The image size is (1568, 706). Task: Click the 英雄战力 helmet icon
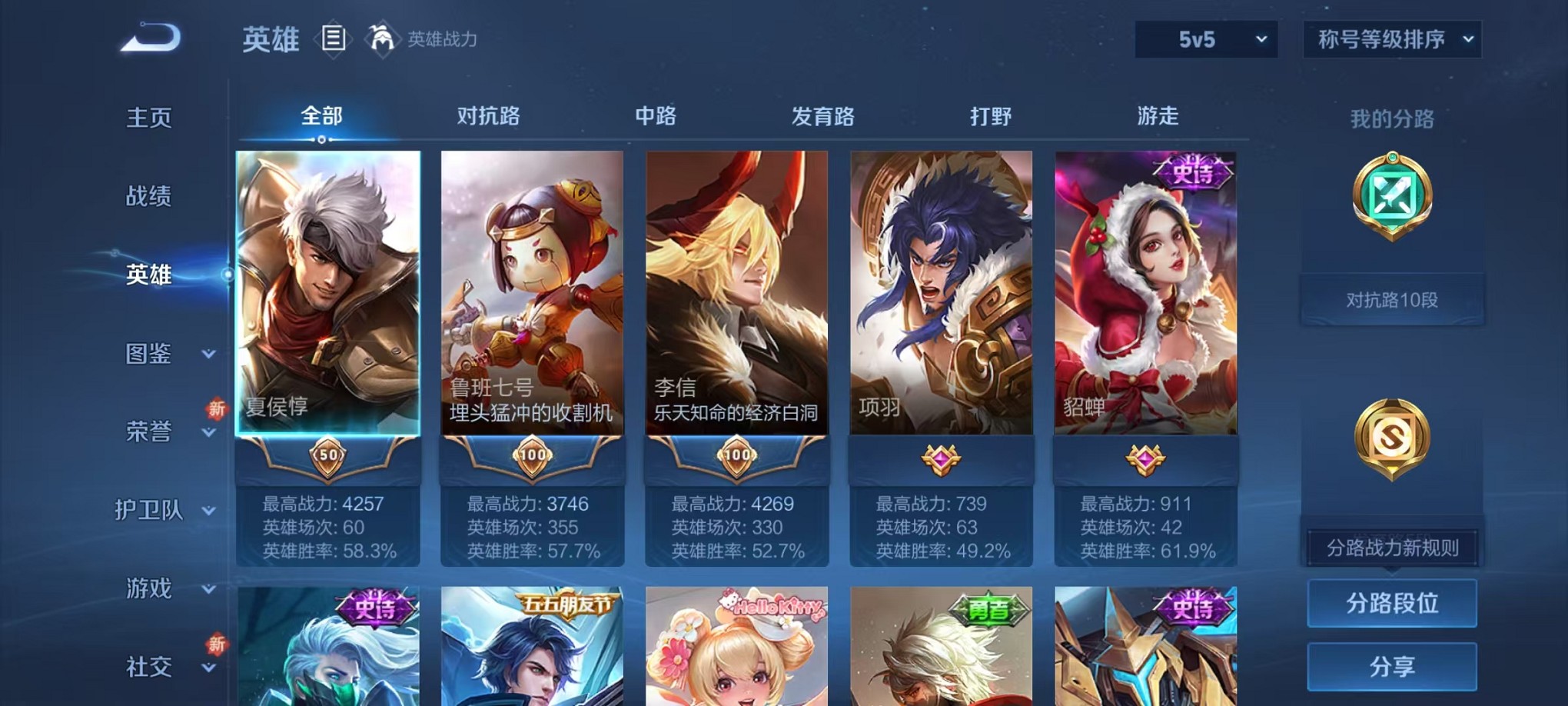point(382,37)
